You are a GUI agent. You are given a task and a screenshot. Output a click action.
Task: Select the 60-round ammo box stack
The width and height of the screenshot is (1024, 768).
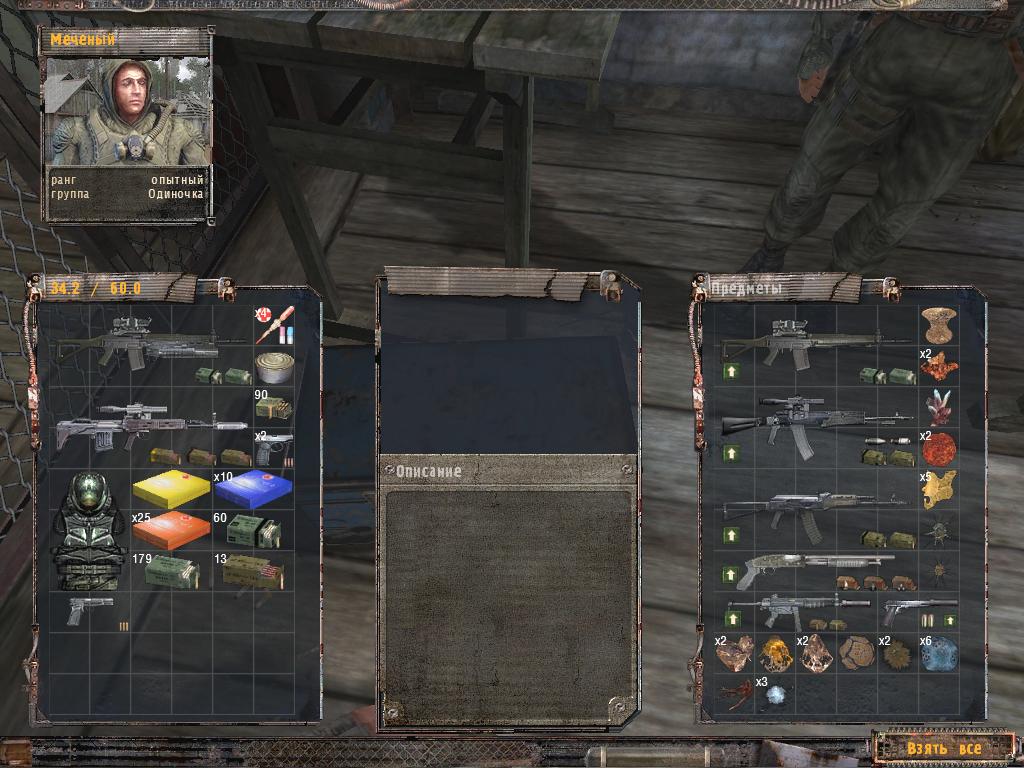[252, 531]
